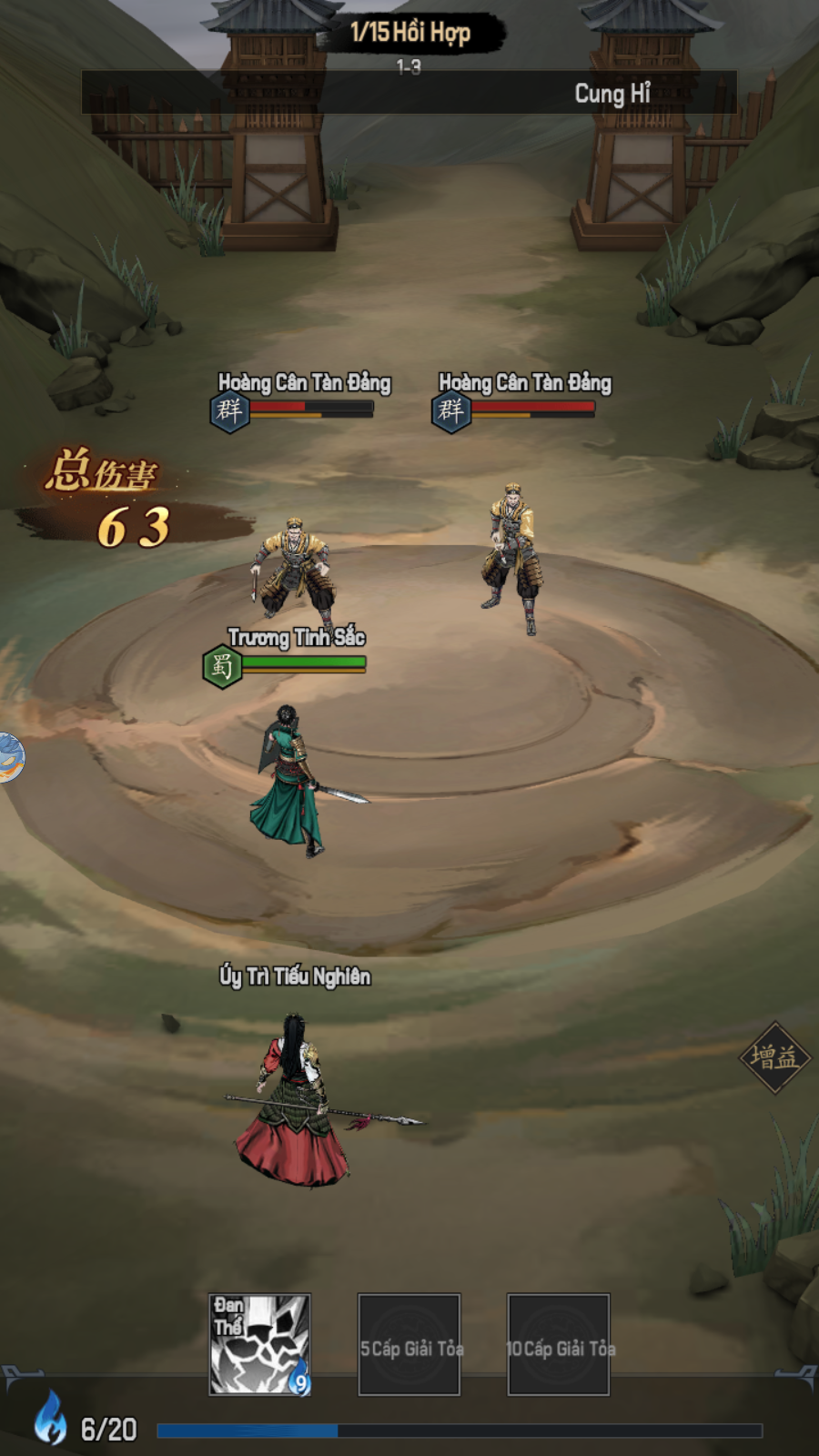Select the locked 10 Cấp Giải Tỏa slot
Viewport: 819px width, 1456px height.
(558, 1345)
